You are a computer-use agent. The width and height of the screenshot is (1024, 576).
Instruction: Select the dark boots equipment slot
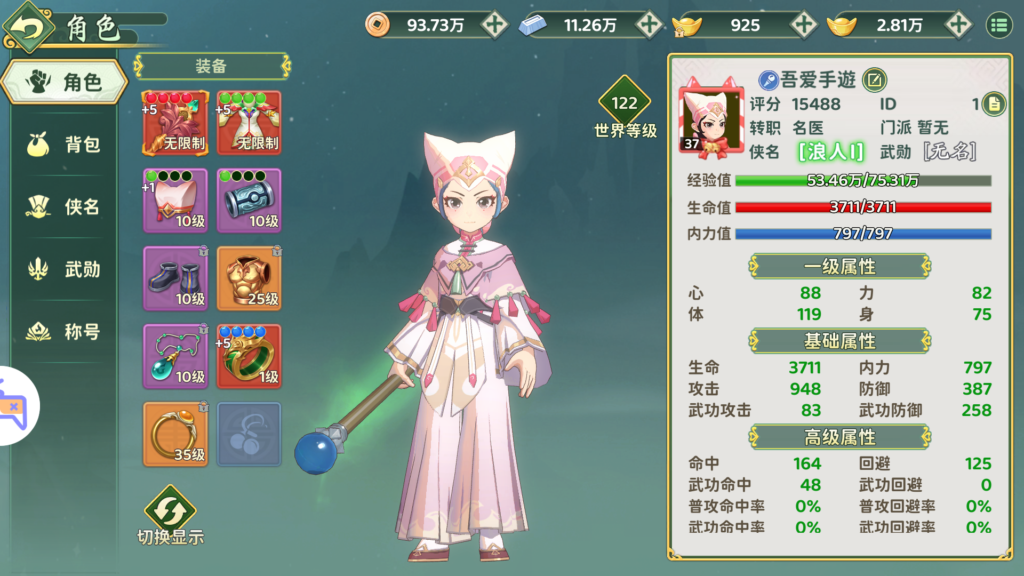coord(175,279)
